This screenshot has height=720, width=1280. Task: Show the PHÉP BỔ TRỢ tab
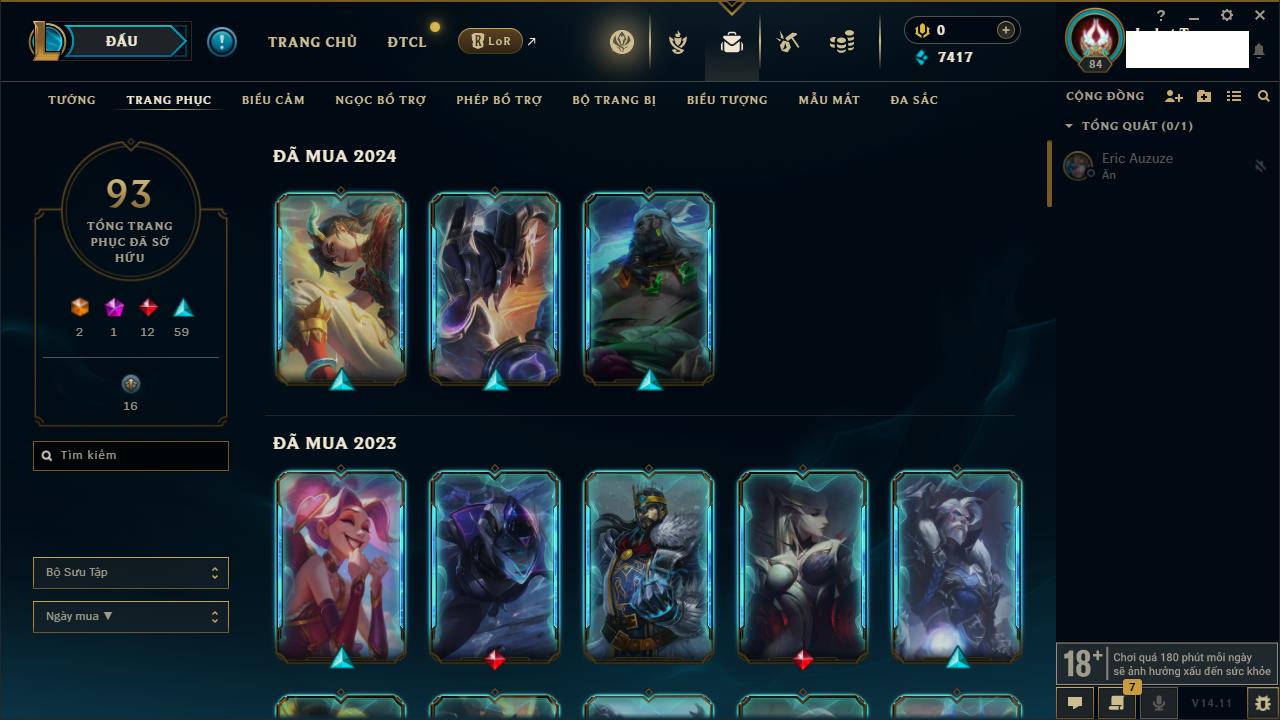[499, 100]
